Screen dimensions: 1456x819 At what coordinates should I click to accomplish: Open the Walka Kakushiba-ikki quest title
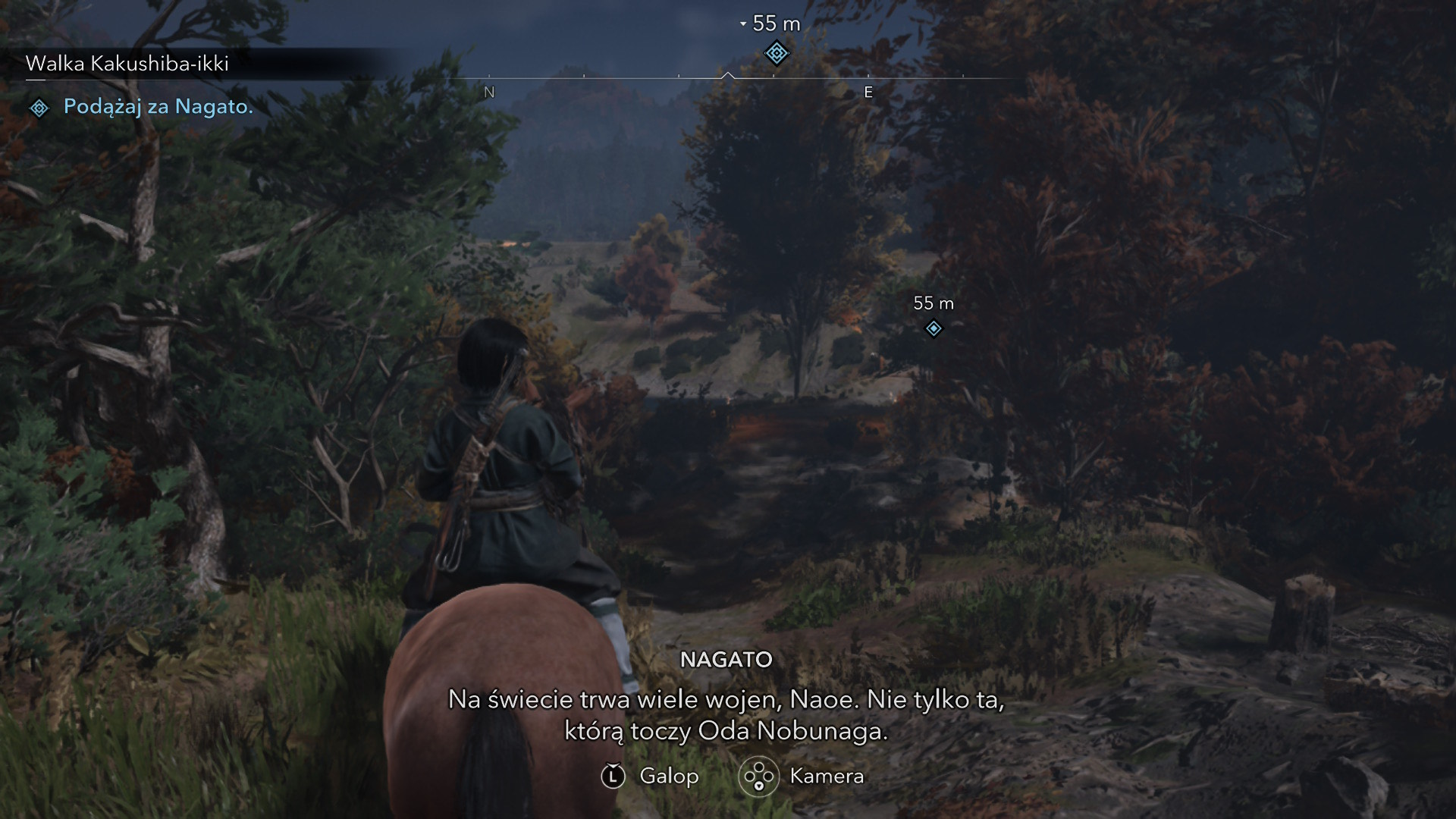[127, 64]
